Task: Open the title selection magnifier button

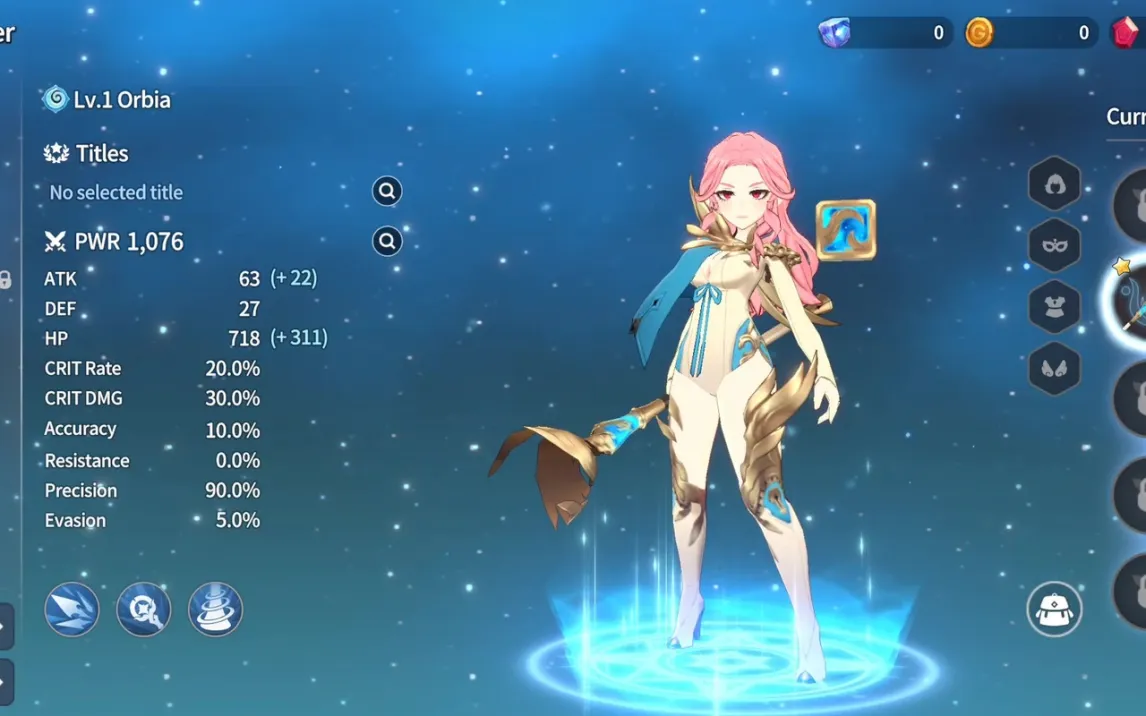Action: (387, 191)
